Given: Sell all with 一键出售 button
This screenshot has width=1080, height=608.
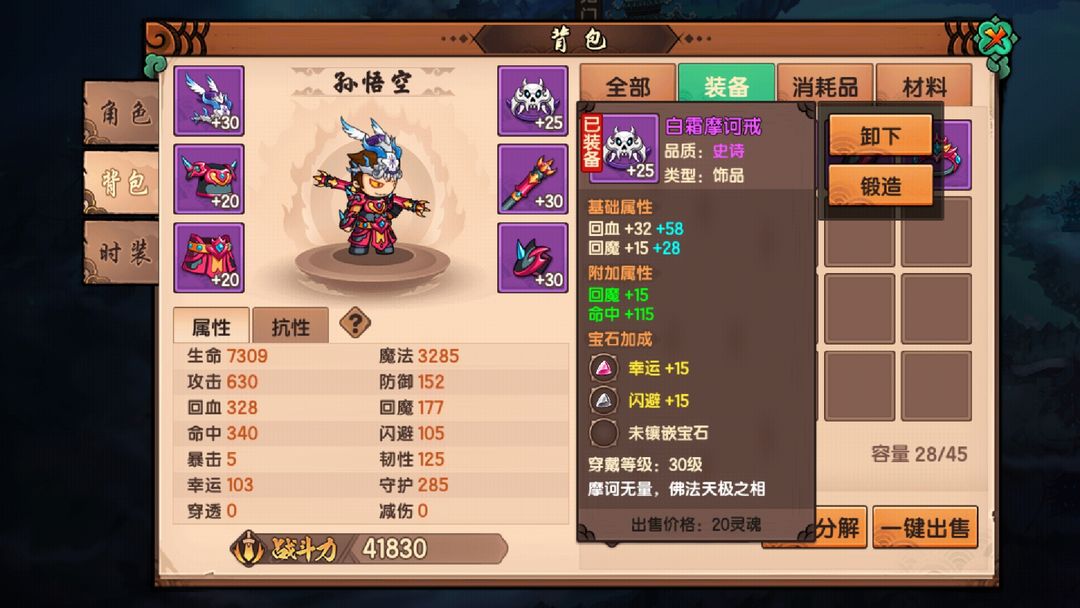Looking at the screenshot, I should coord(925,527).
